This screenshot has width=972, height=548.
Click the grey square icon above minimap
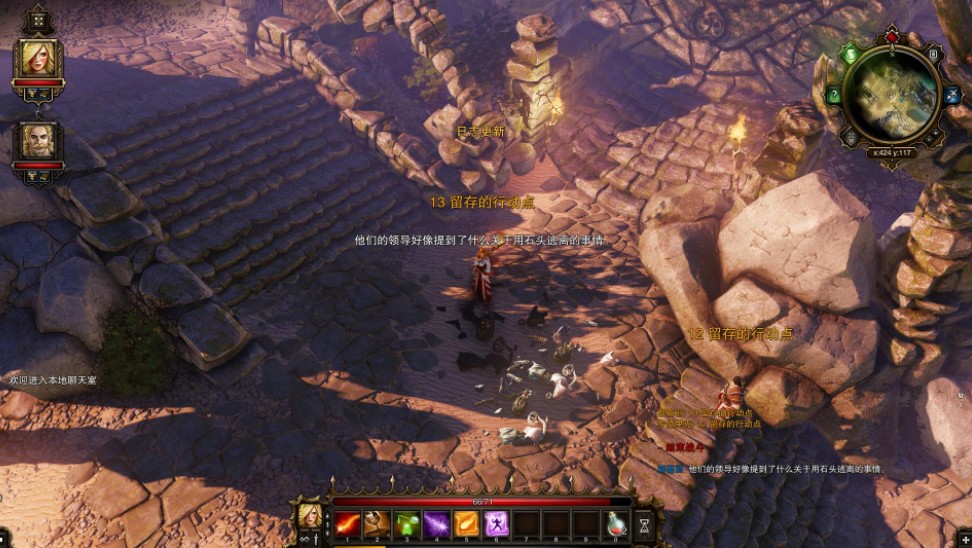pos(932,55)
